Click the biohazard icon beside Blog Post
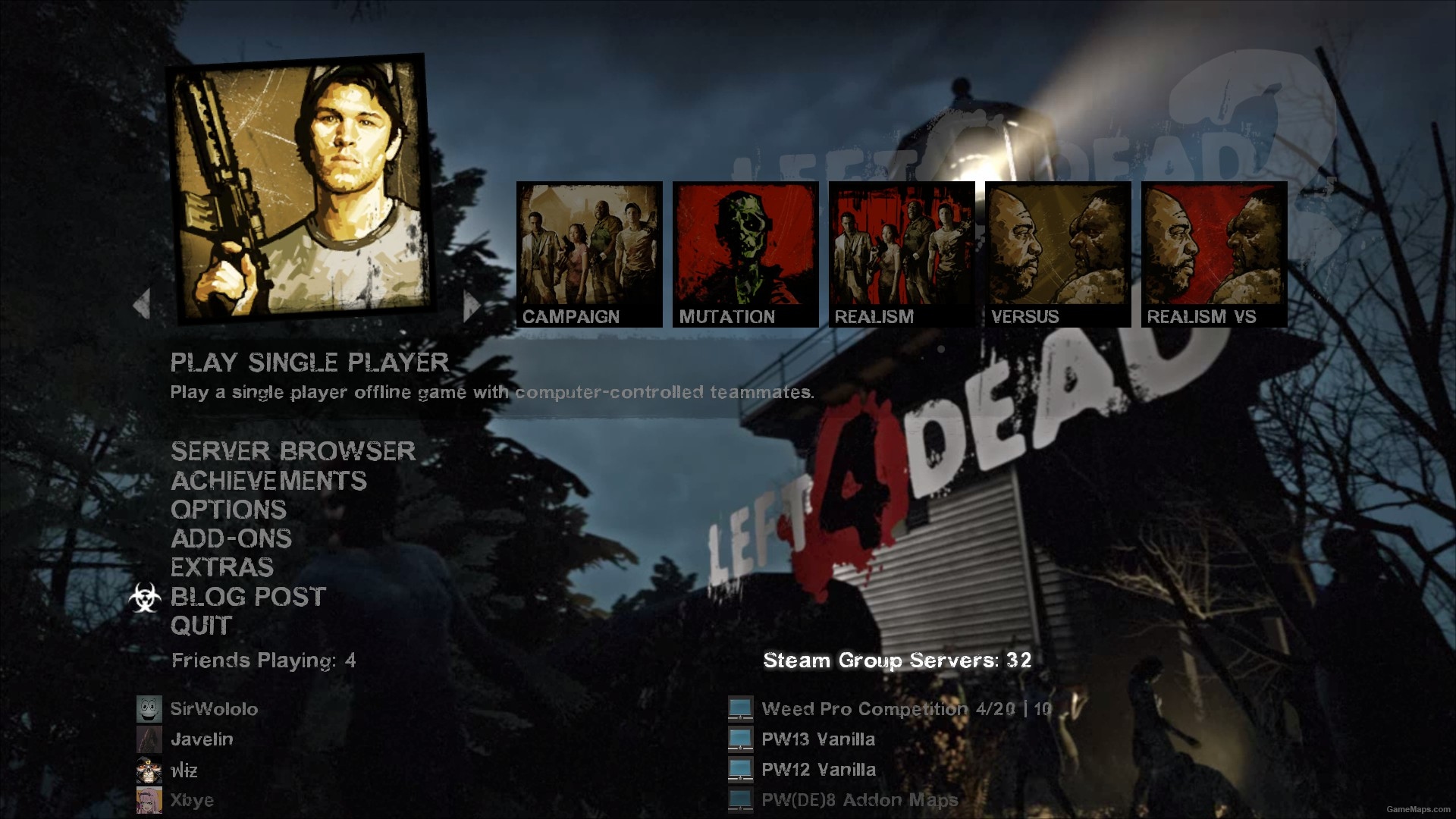Screen dimensions: 1456x819 click(x=149, y=598)
